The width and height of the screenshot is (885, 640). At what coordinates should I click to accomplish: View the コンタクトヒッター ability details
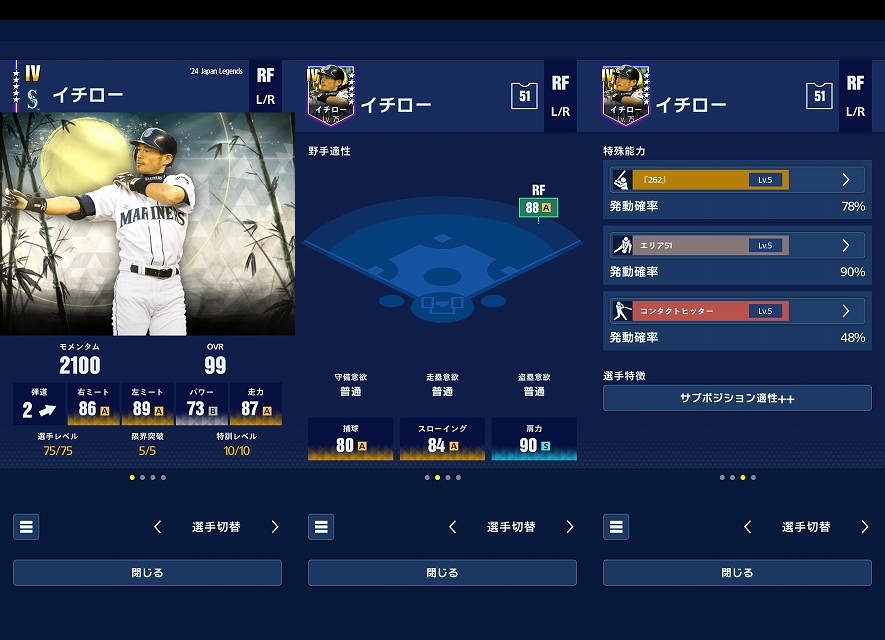737,311
